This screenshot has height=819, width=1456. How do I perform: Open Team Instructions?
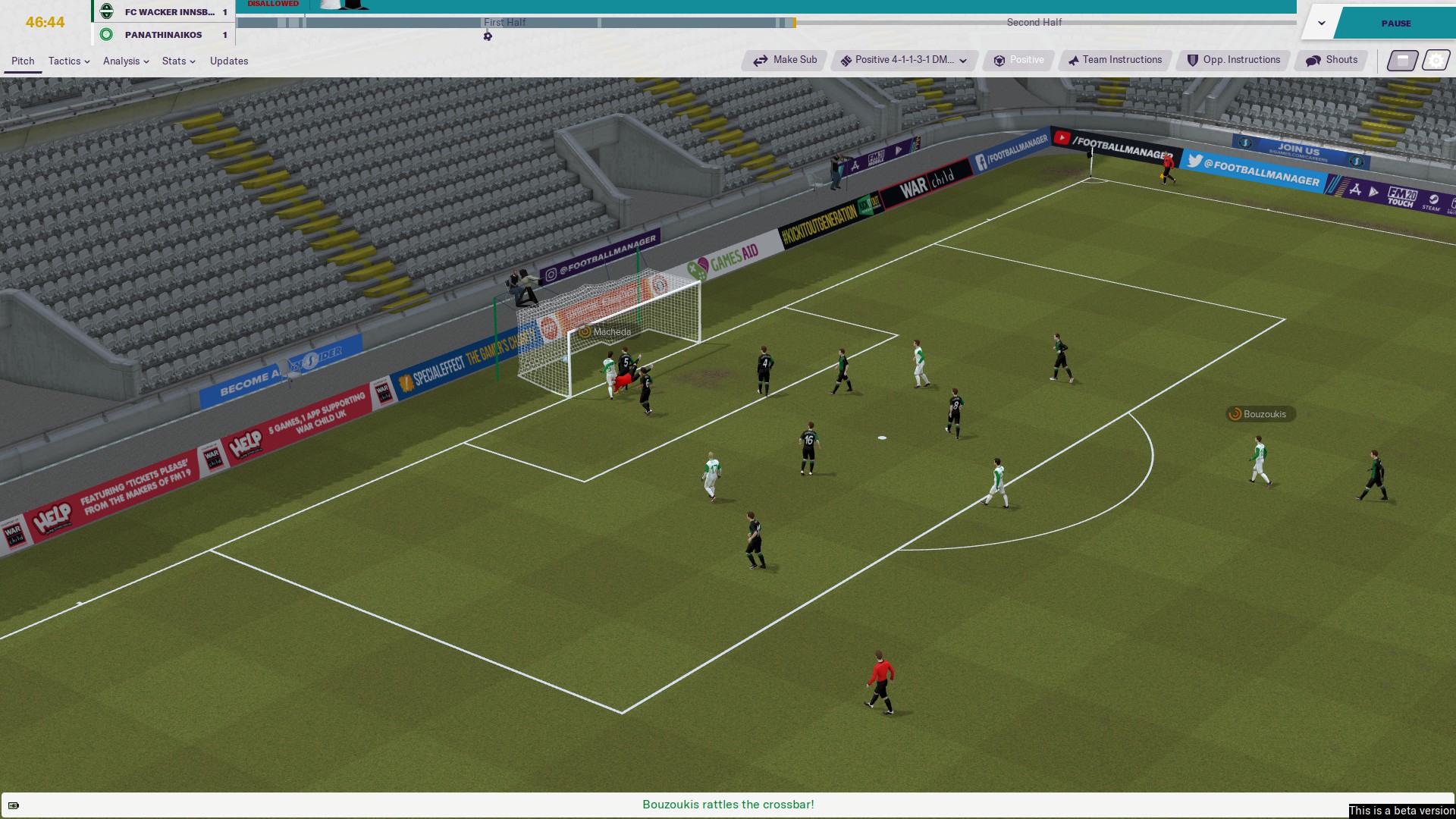[1115, 60]
